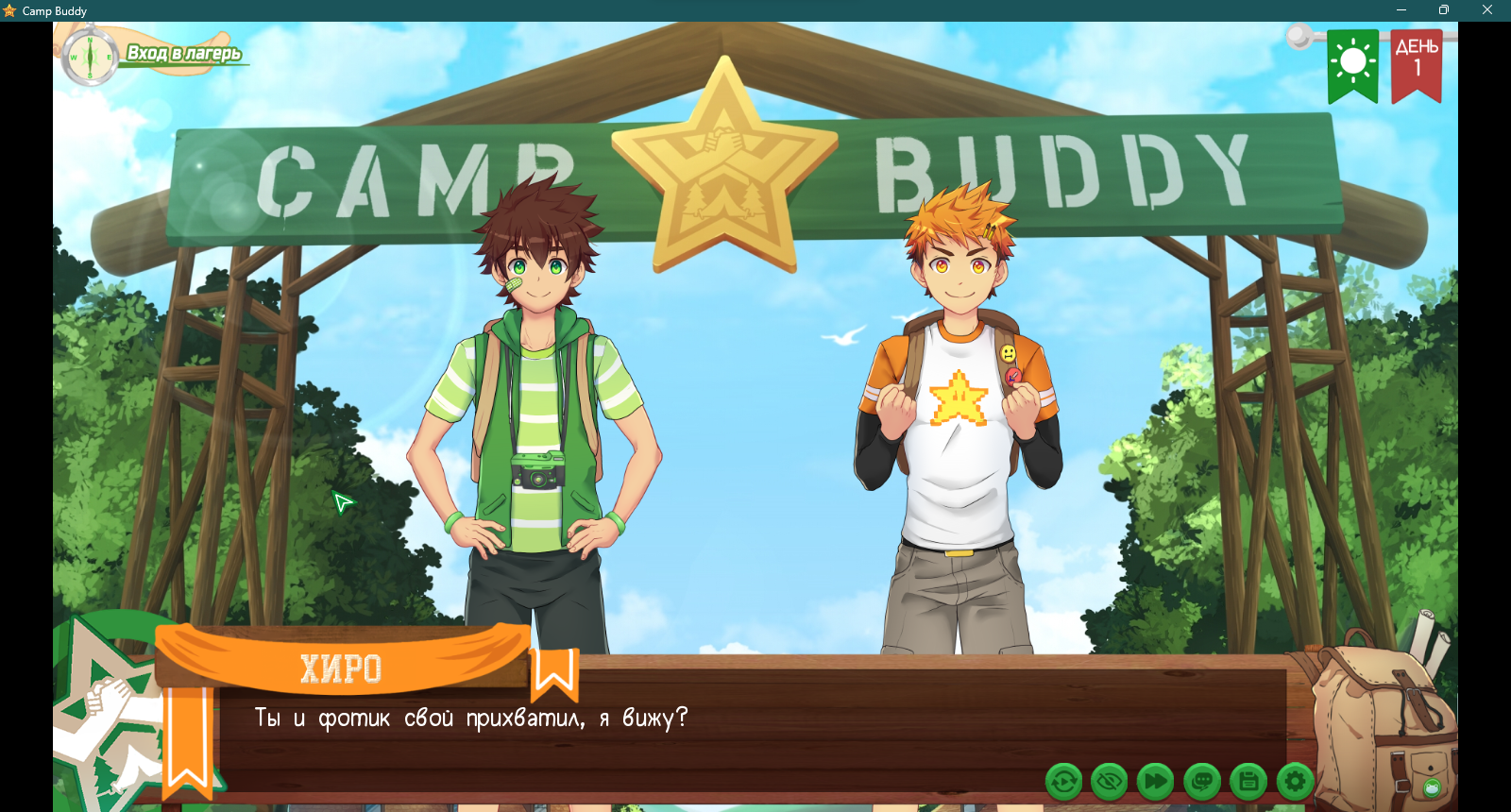Close the Camp Buddy window
This screenshot has height=812, width=1511.
[x=1487, y=10]
